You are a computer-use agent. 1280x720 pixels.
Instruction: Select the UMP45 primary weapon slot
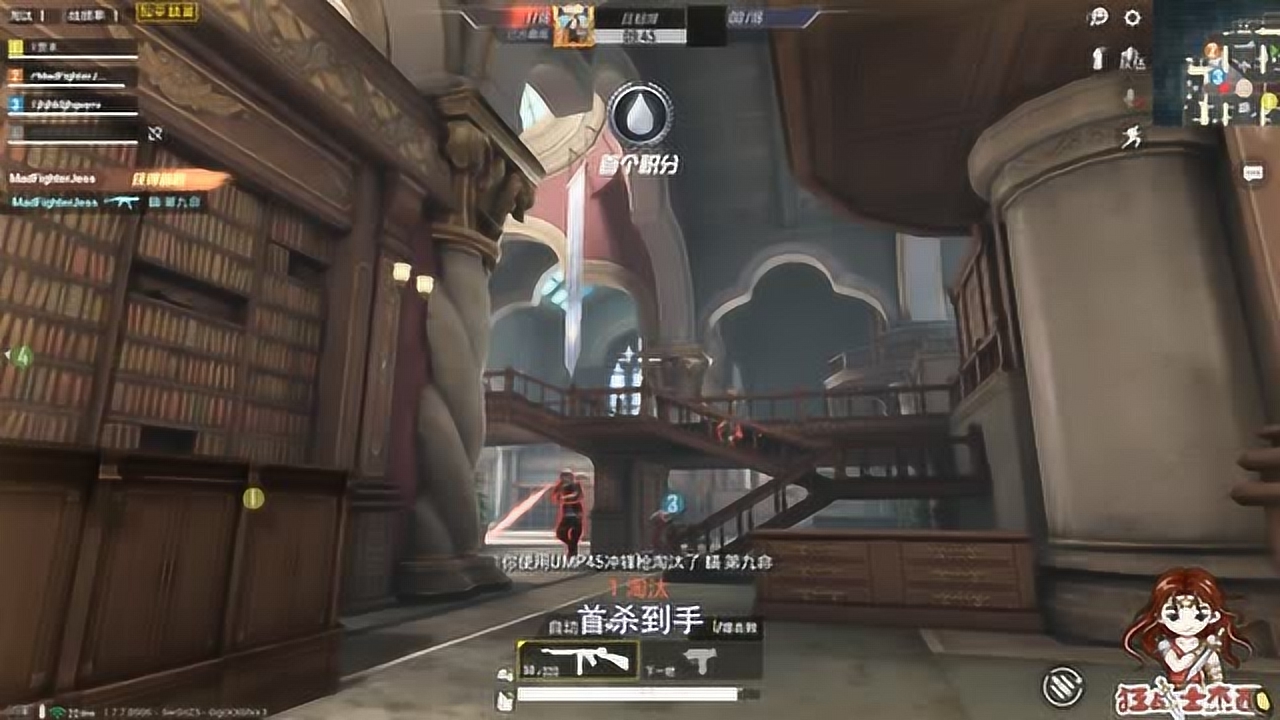[578, 658]
